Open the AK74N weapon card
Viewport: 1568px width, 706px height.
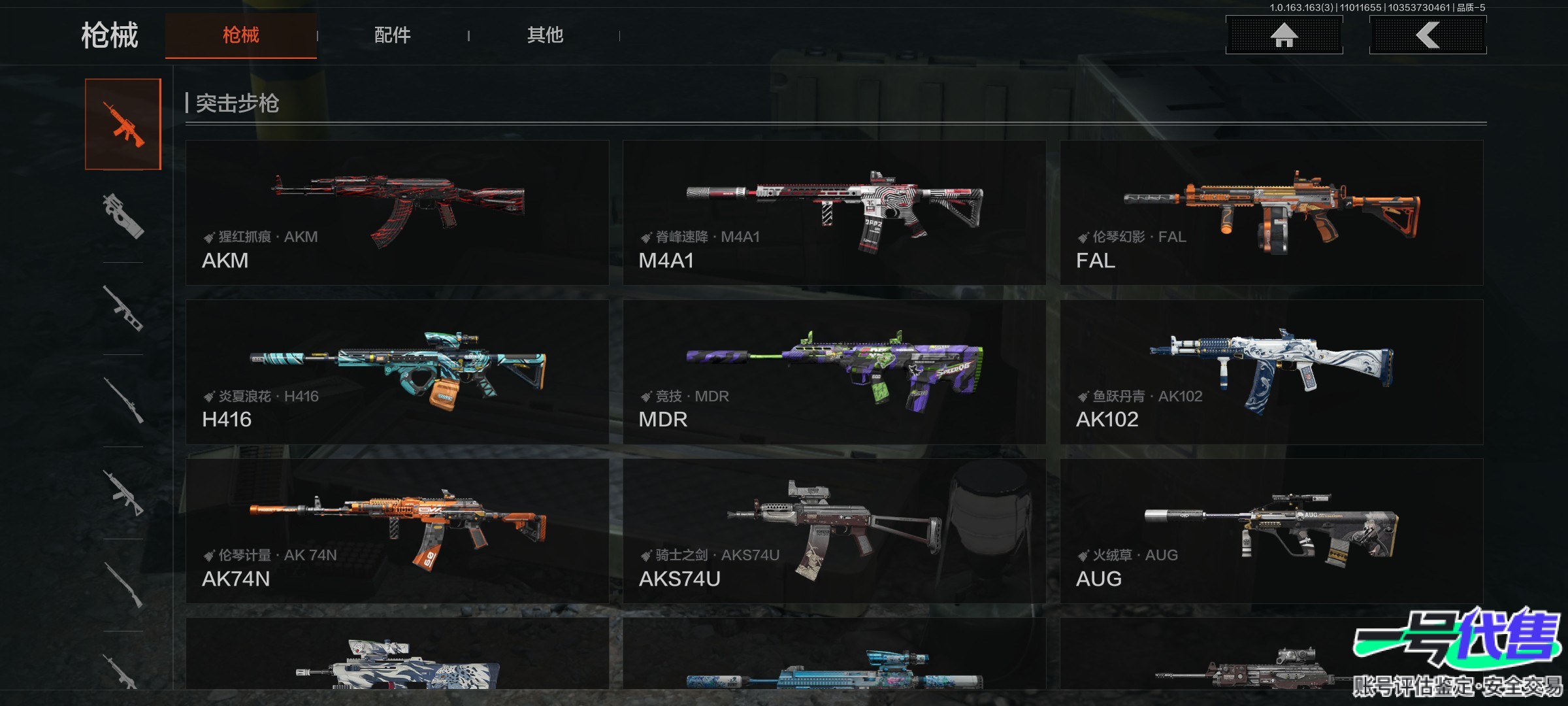[x=397, y=531]
